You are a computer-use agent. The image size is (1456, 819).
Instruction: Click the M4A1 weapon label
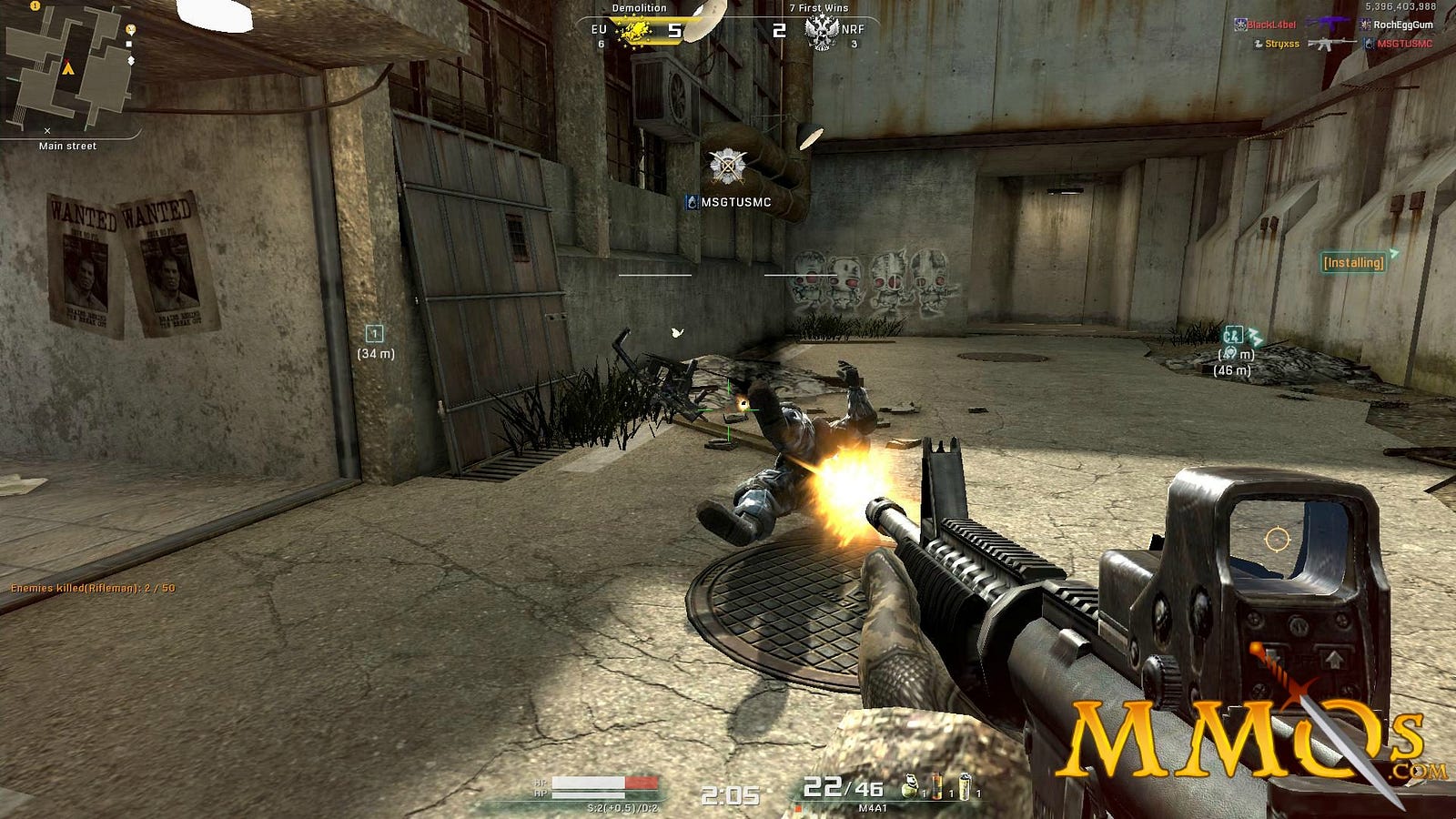click(x=872, y=807)
